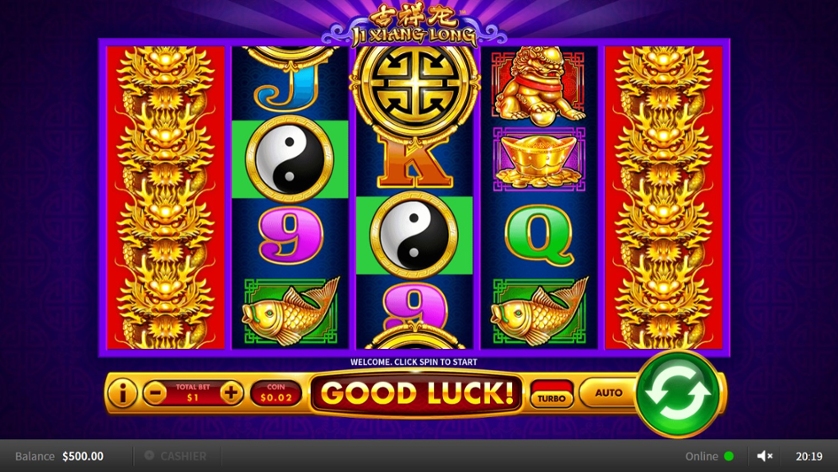
Task: Change the coin value
Action: 275,393
